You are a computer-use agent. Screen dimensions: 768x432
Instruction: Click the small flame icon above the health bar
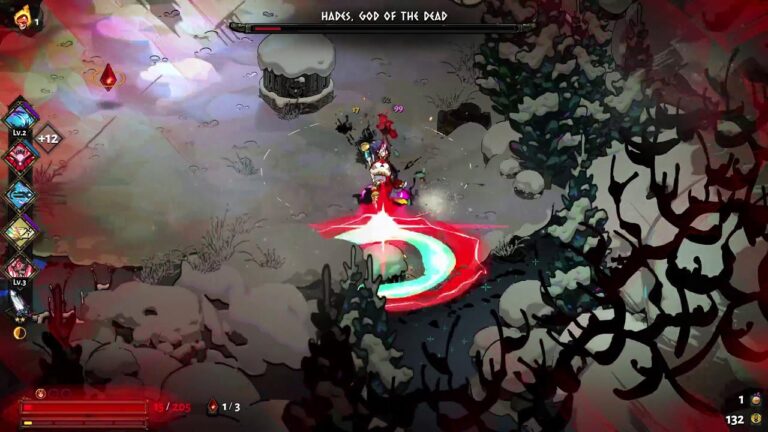point(41,393)
